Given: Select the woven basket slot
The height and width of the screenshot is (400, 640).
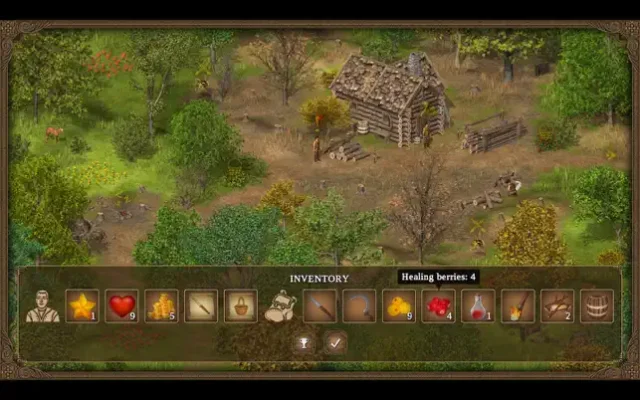Looking at the screenshot, I should [240, 305].
